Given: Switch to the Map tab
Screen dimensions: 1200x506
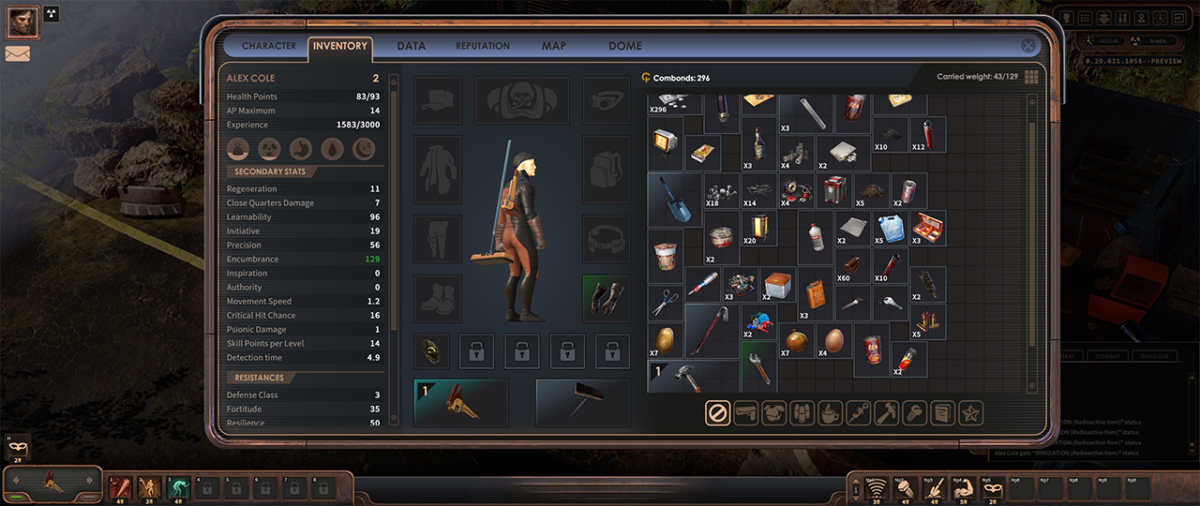Looking at the screenshot, I should point(553,46).
